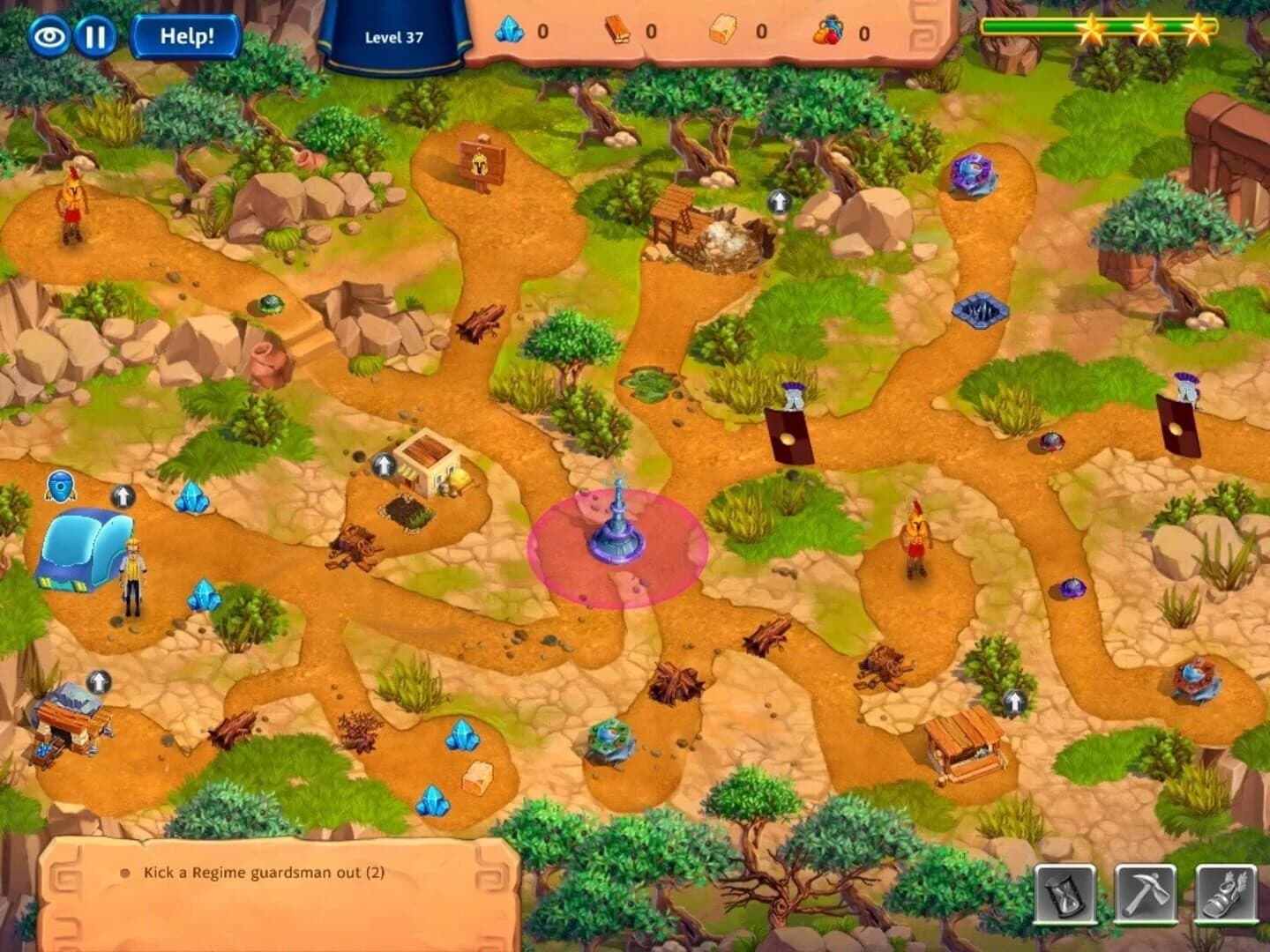
Task: Activate the hourglass time bonus
Action: tap(1065, 891)
